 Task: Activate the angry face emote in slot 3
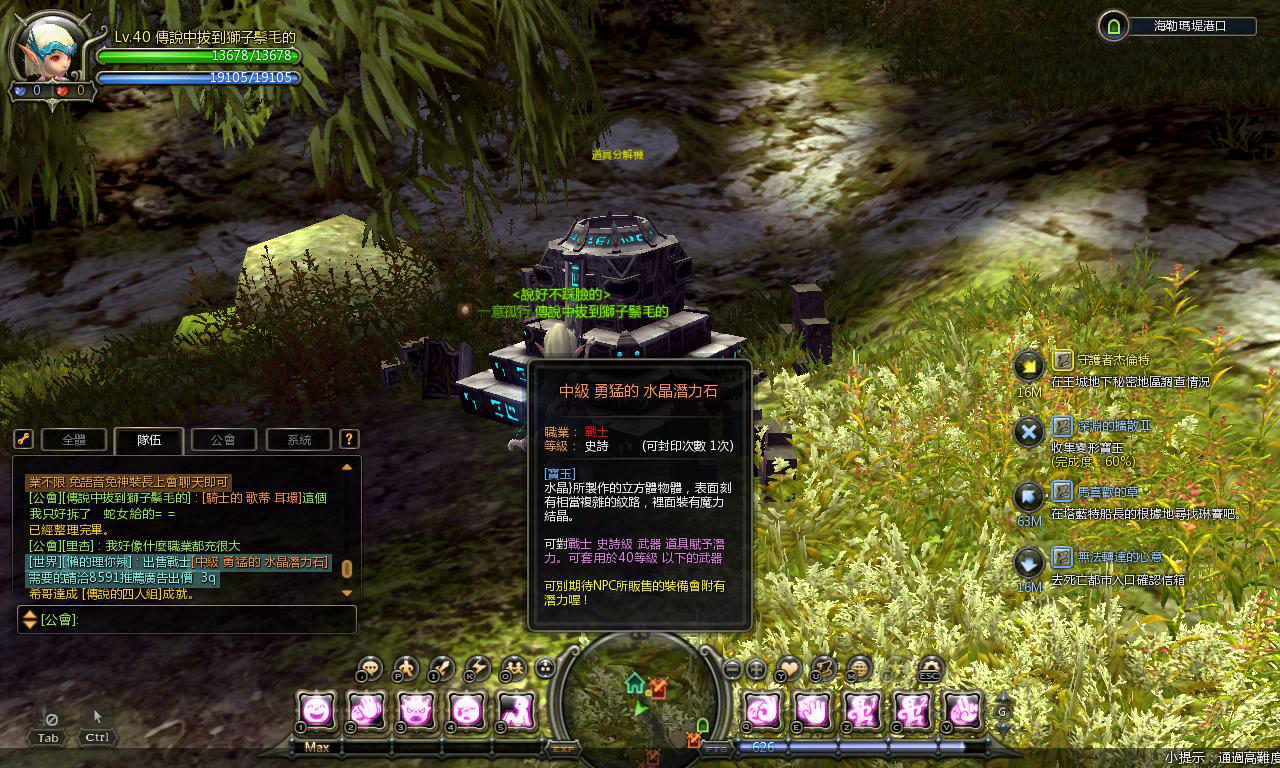[x=415, y=711]
